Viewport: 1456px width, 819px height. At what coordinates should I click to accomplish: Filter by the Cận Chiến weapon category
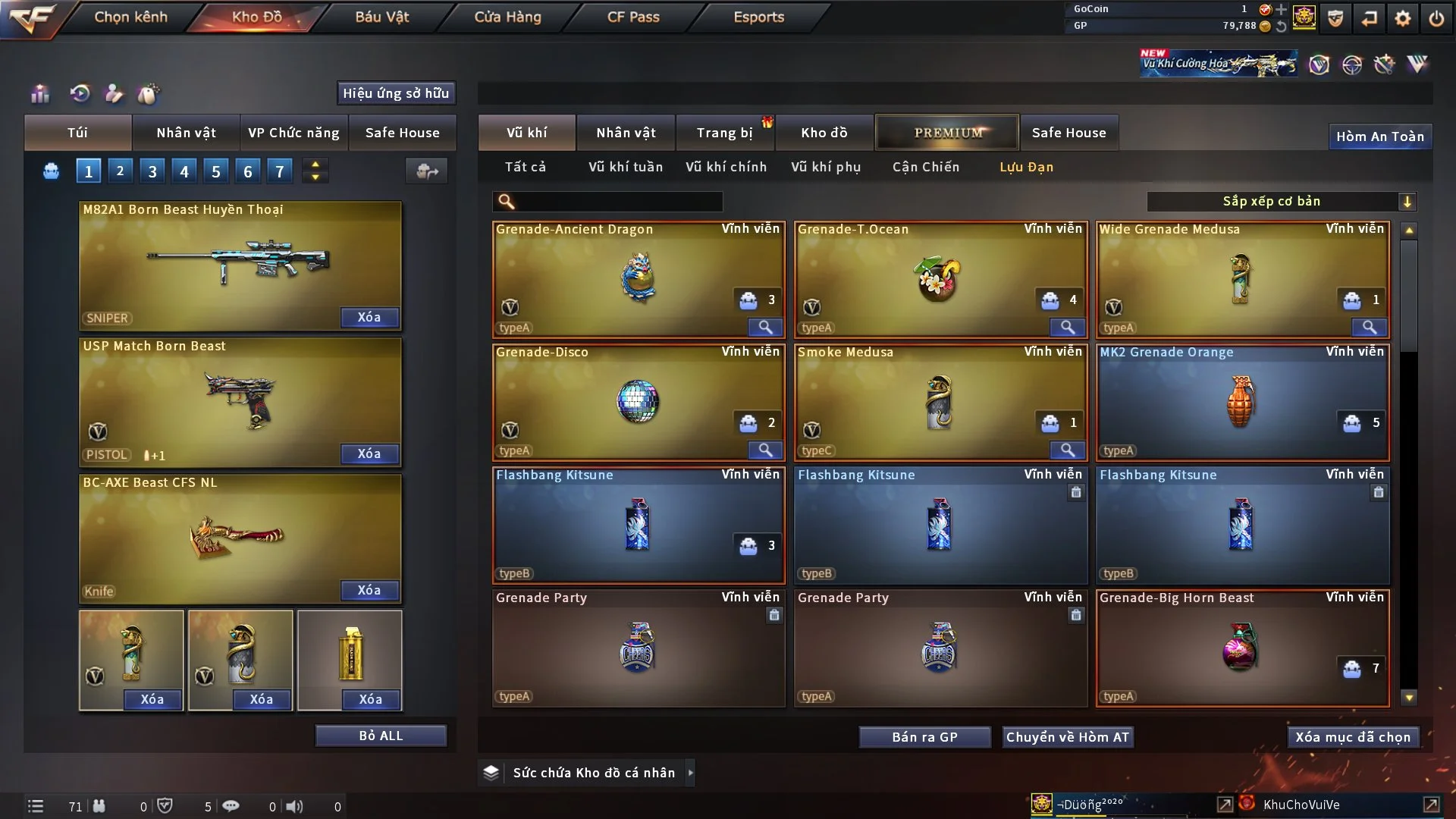pyautogui.click(x=925, y=167)
